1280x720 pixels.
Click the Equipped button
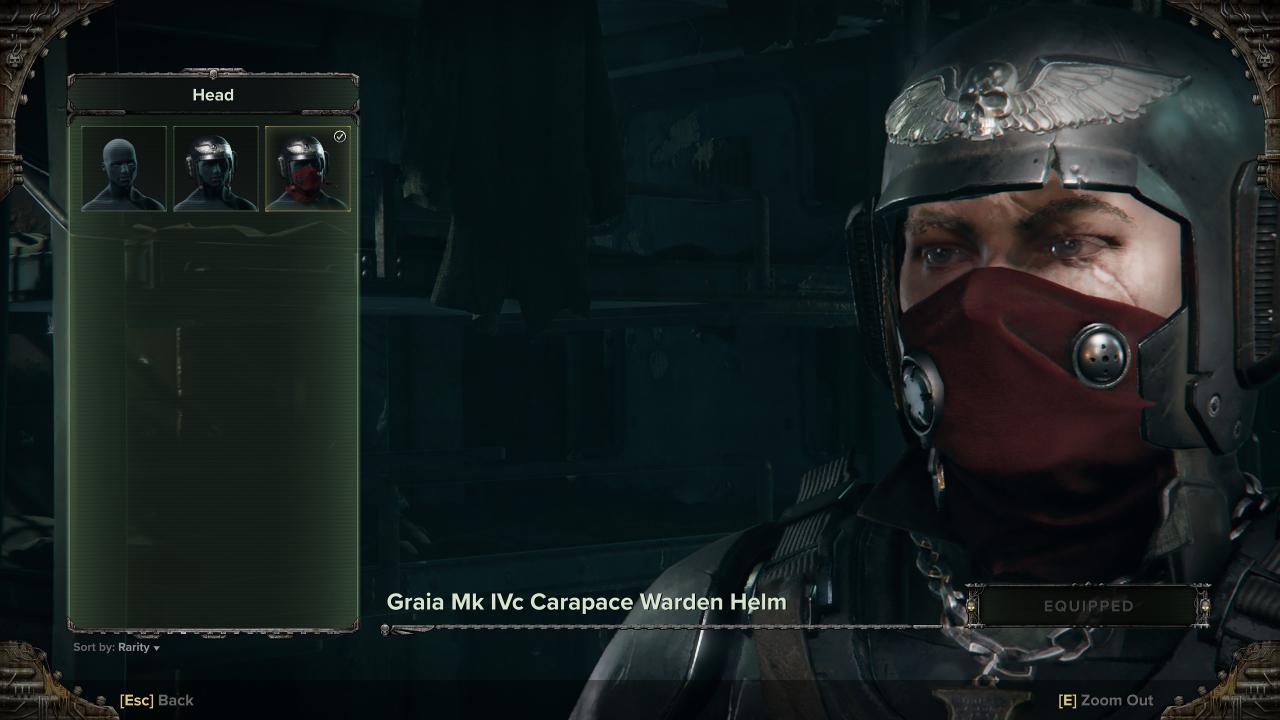(1088, 606)
